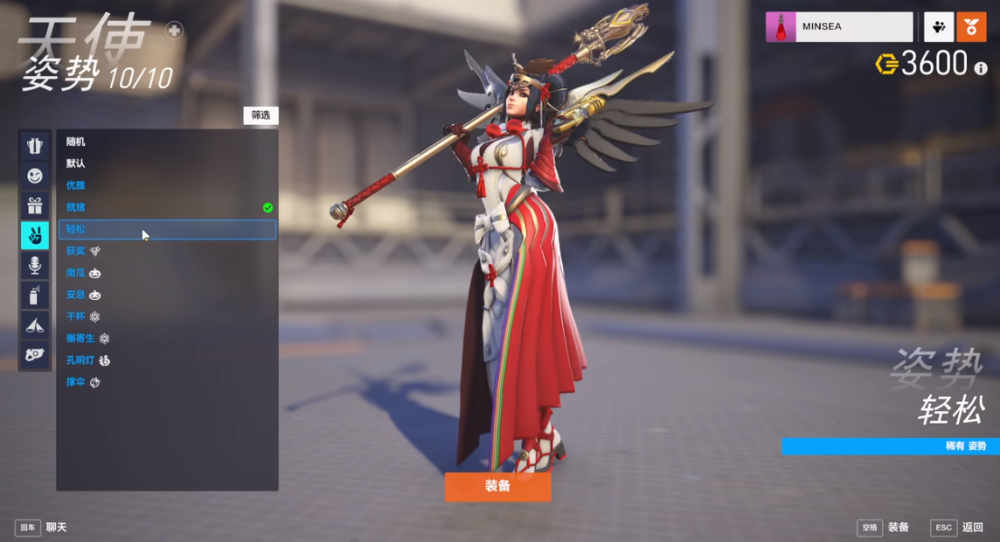Open the voice lines microphone tab

click(35, 265)
